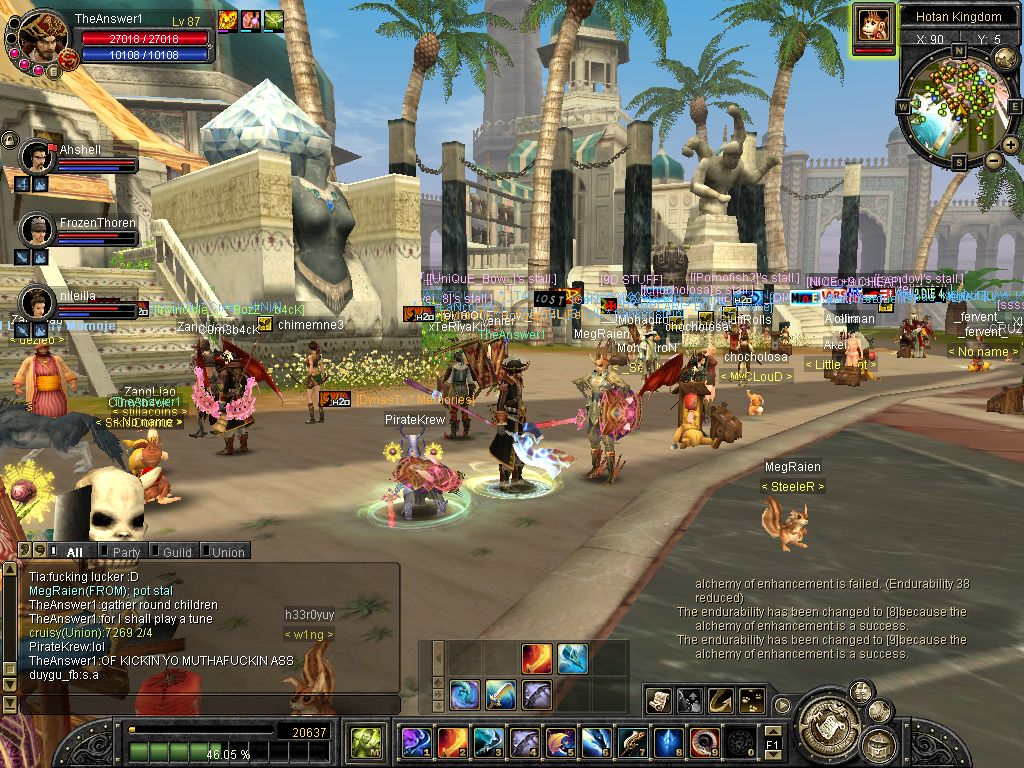Switch to the Party chat tab
Screen dimensions: 1024x768
click(125, 552)
